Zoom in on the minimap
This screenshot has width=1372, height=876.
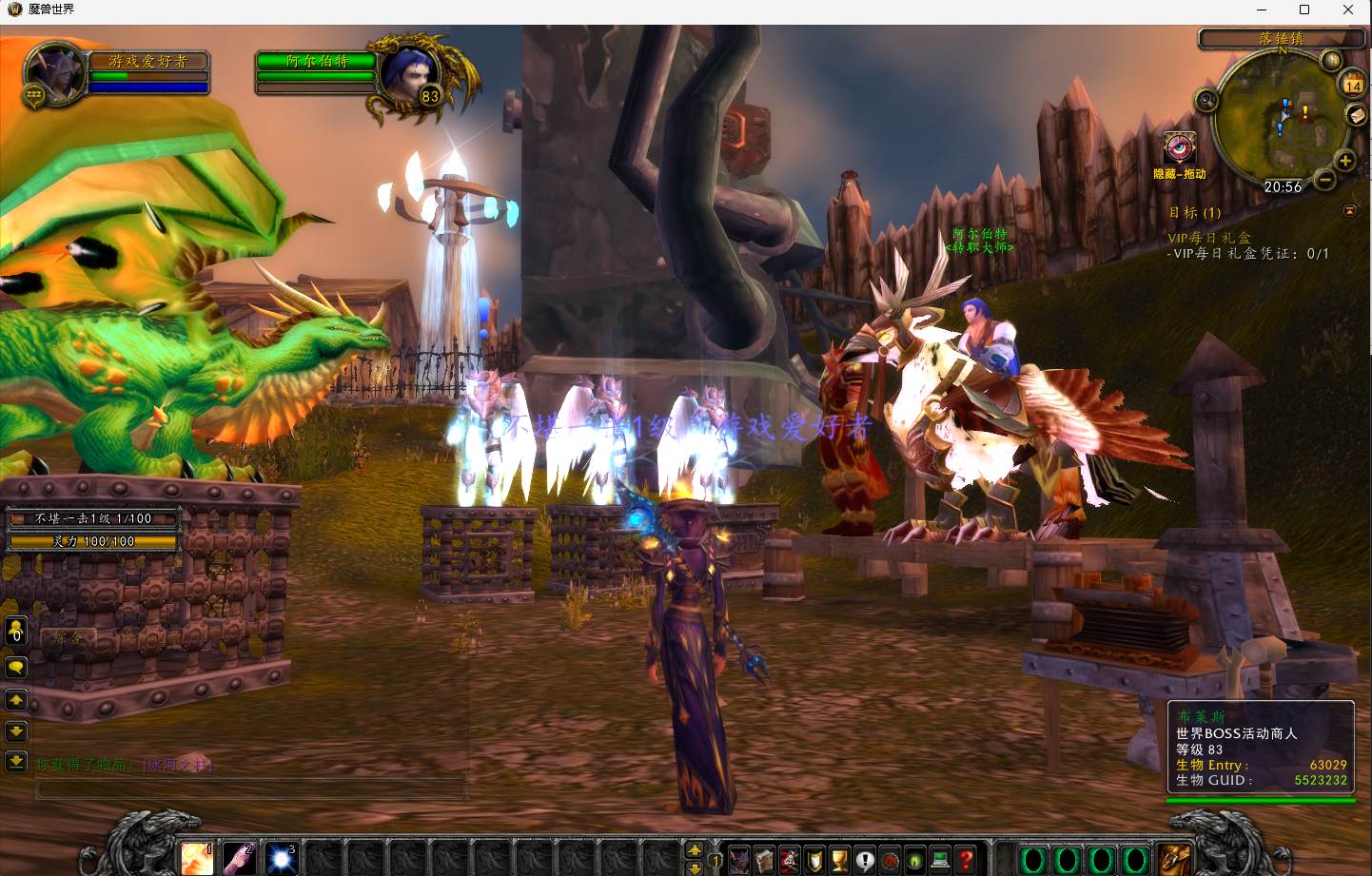pyautogui.click(x=1345, y=161)
